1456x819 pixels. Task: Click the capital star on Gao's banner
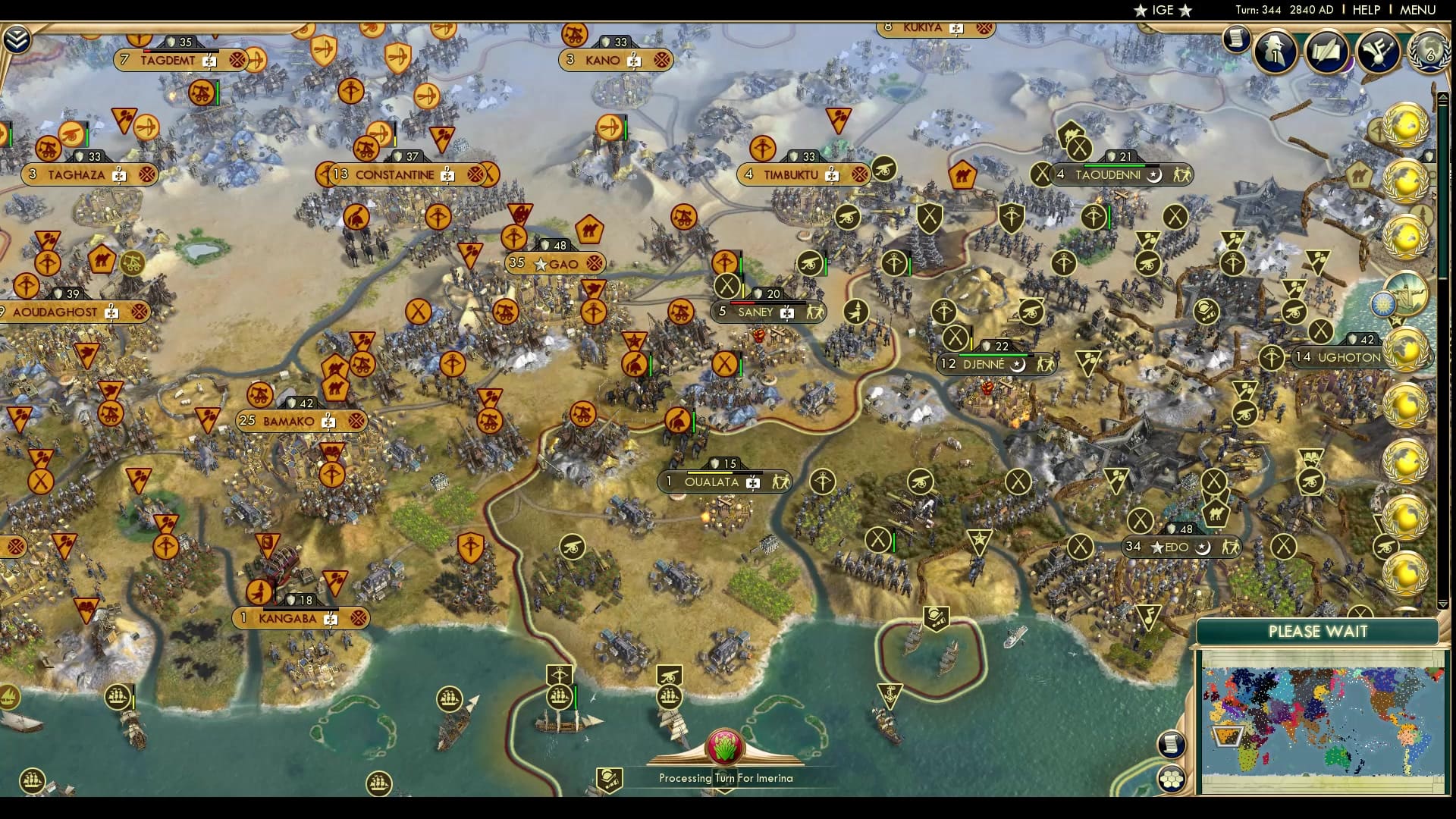point(540,265)
